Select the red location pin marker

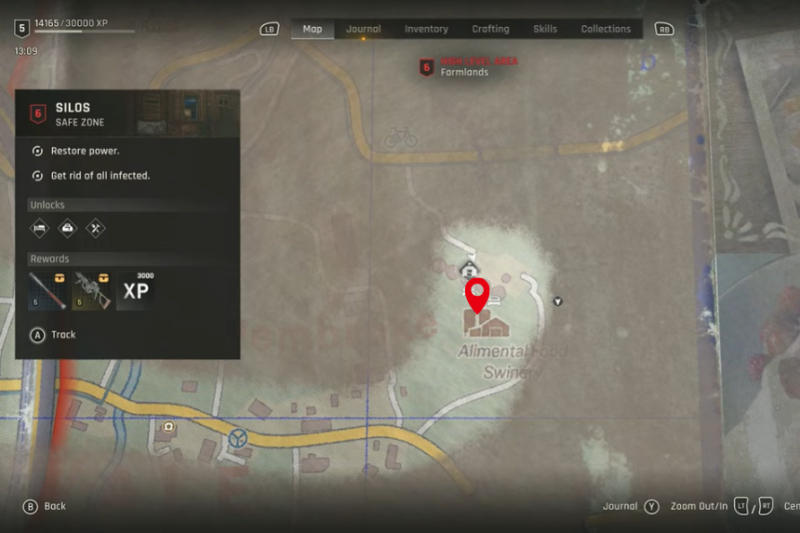point(478,294)
